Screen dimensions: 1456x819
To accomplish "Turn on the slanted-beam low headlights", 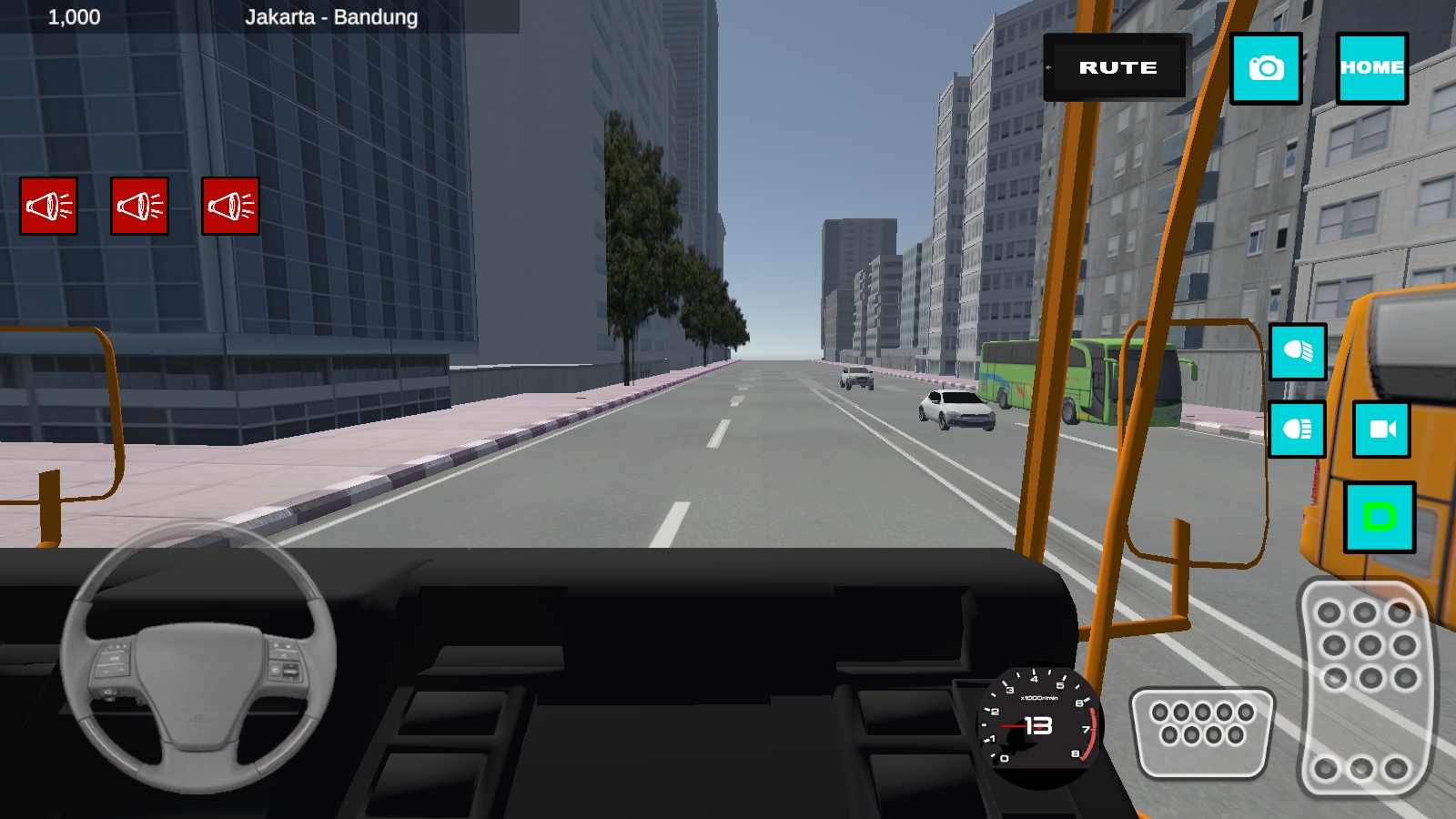I will point(1298,351).
